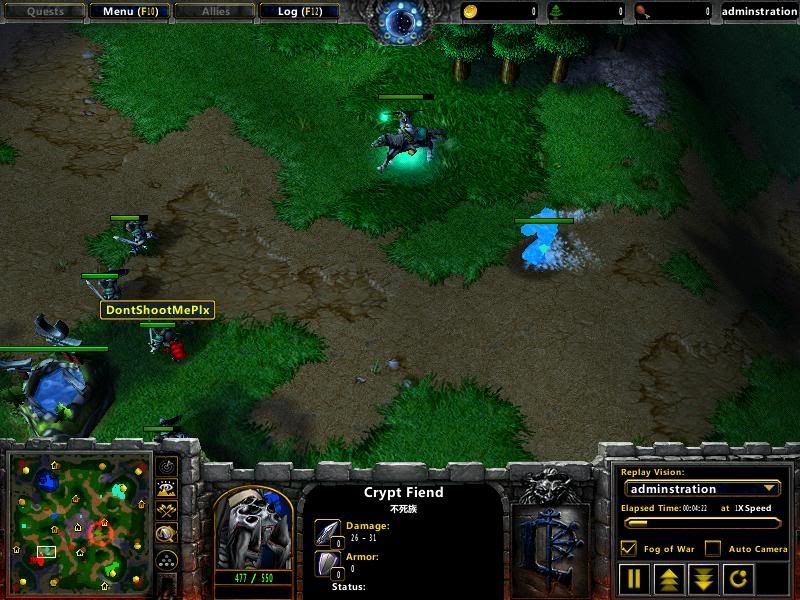Toggle minimap creep camp display button

pyautogui.click(x=167, y=535)
